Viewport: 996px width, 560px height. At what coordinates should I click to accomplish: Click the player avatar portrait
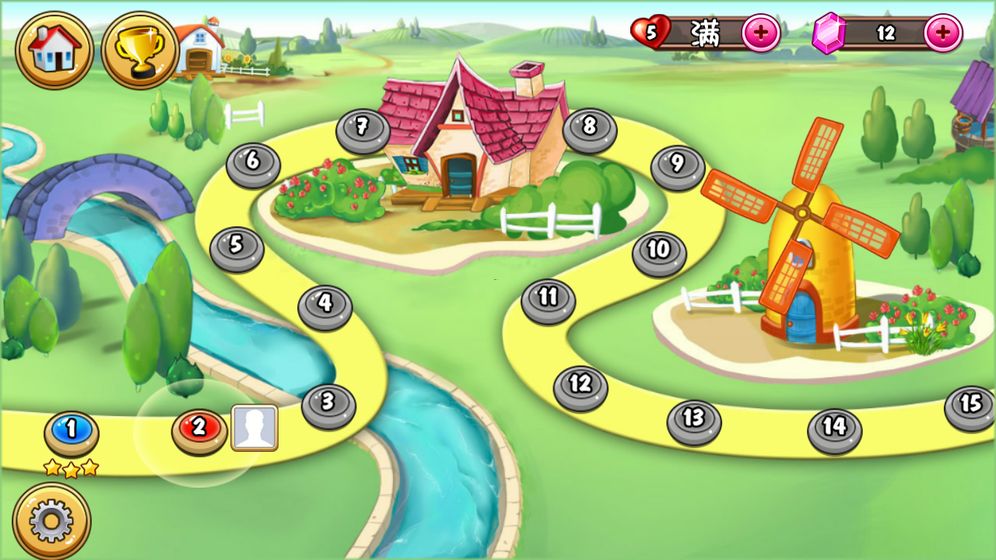(255, 428)
